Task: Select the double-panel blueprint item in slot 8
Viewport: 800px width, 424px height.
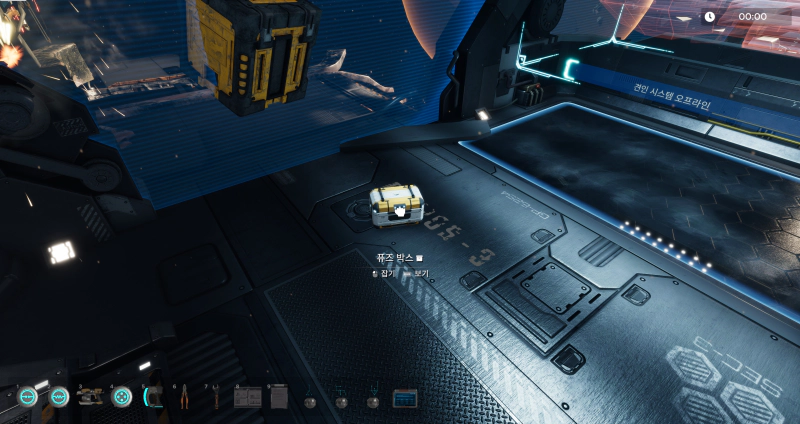Action: [x=247, y=398]
